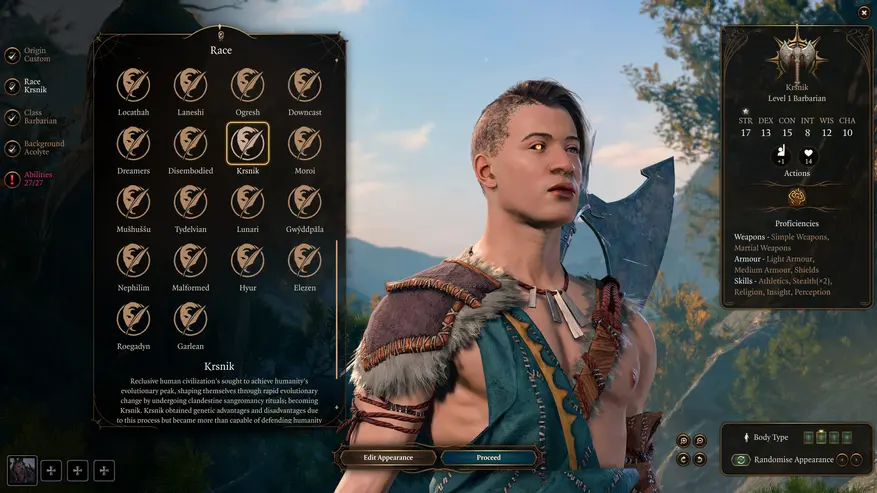Image resolution: width=877 pixels, height=493 pixels.
Task: Choose the Ogresh race icon
Action: 248,86
